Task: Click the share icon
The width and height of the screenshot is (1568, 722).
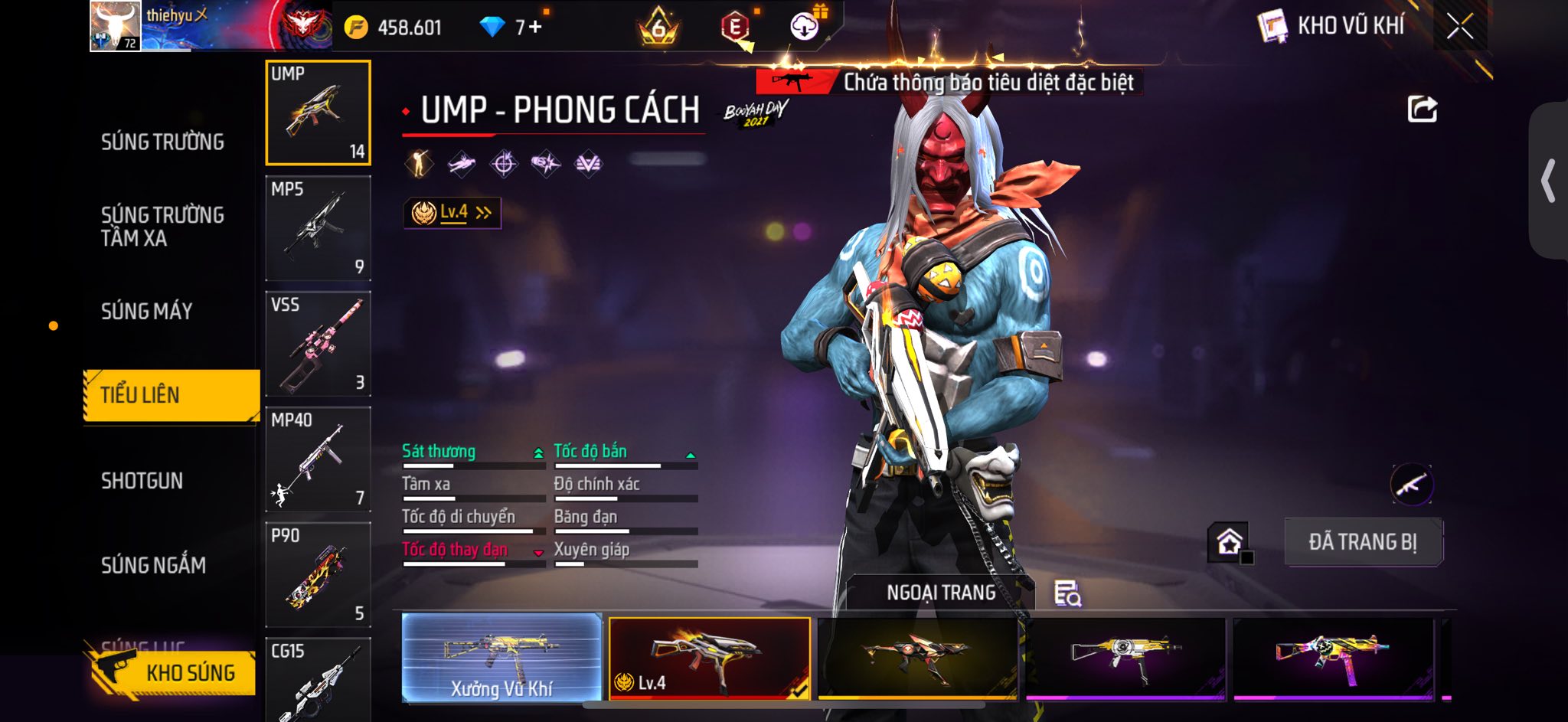Action: pos(1422,109)
